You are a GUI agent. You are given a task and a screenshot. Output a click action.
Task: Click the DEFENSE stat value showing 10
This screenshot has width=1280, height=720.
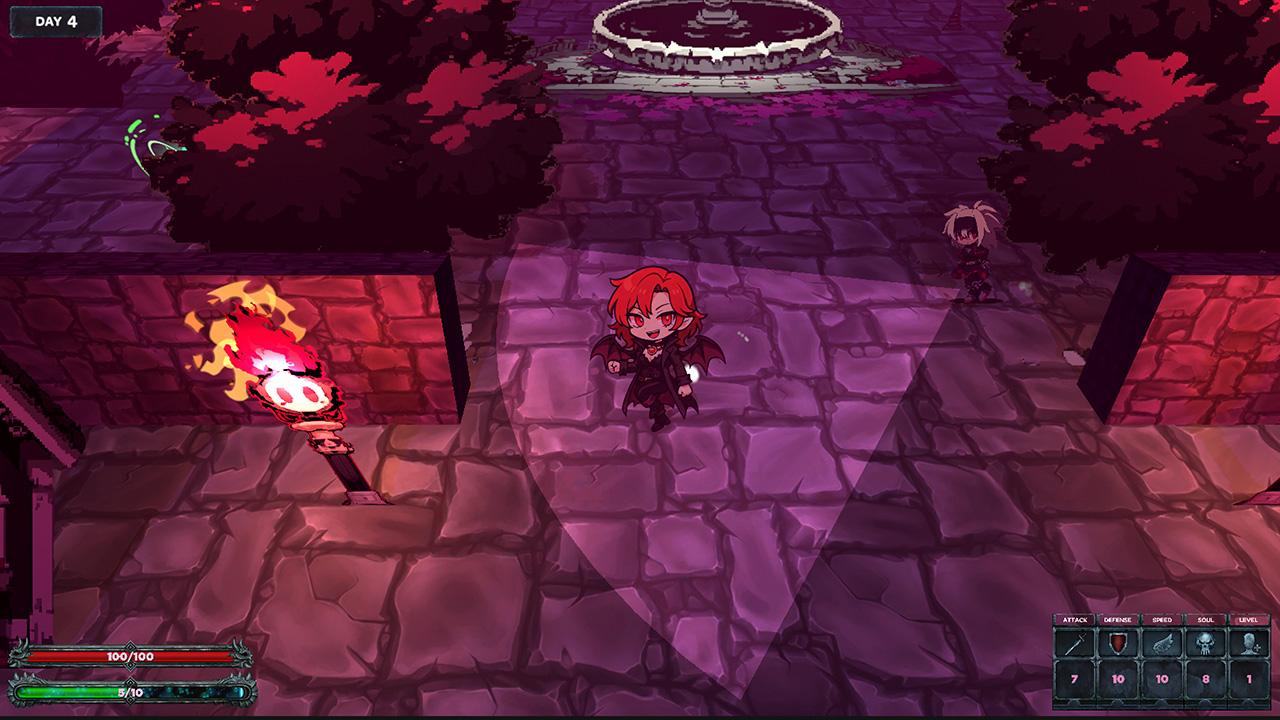coord(1116,678)
